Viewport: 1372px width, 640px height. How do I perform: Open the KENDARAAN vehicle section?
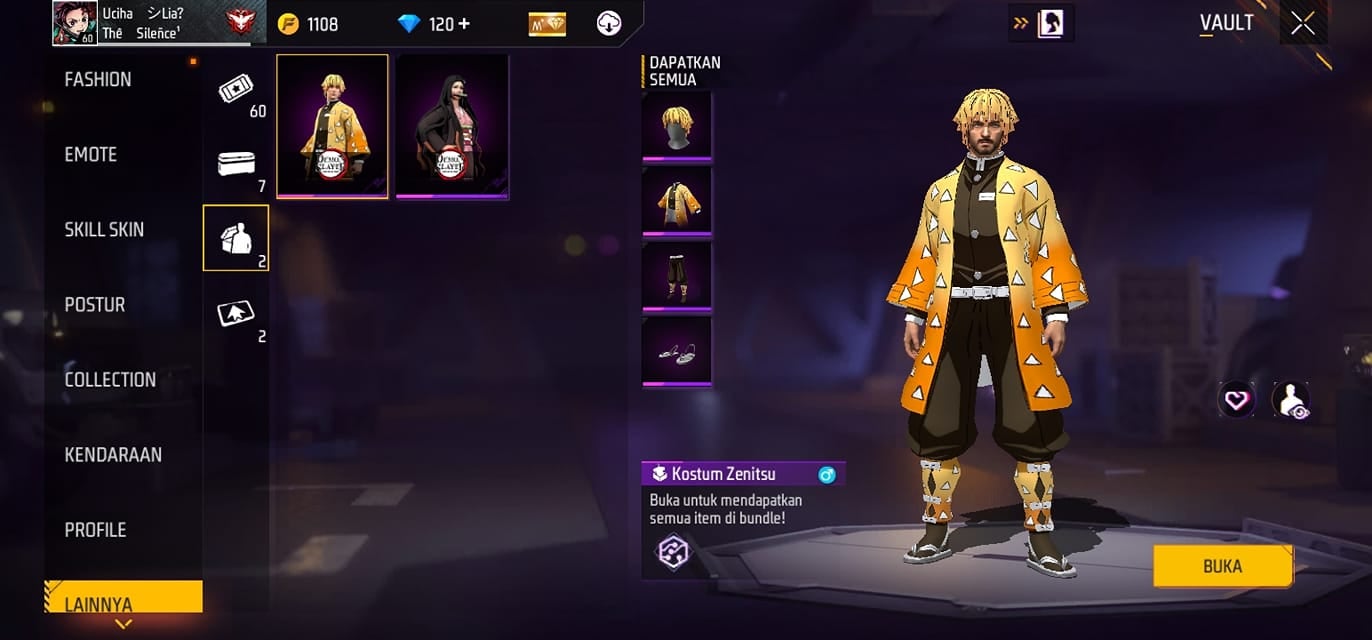coord(113,455)
